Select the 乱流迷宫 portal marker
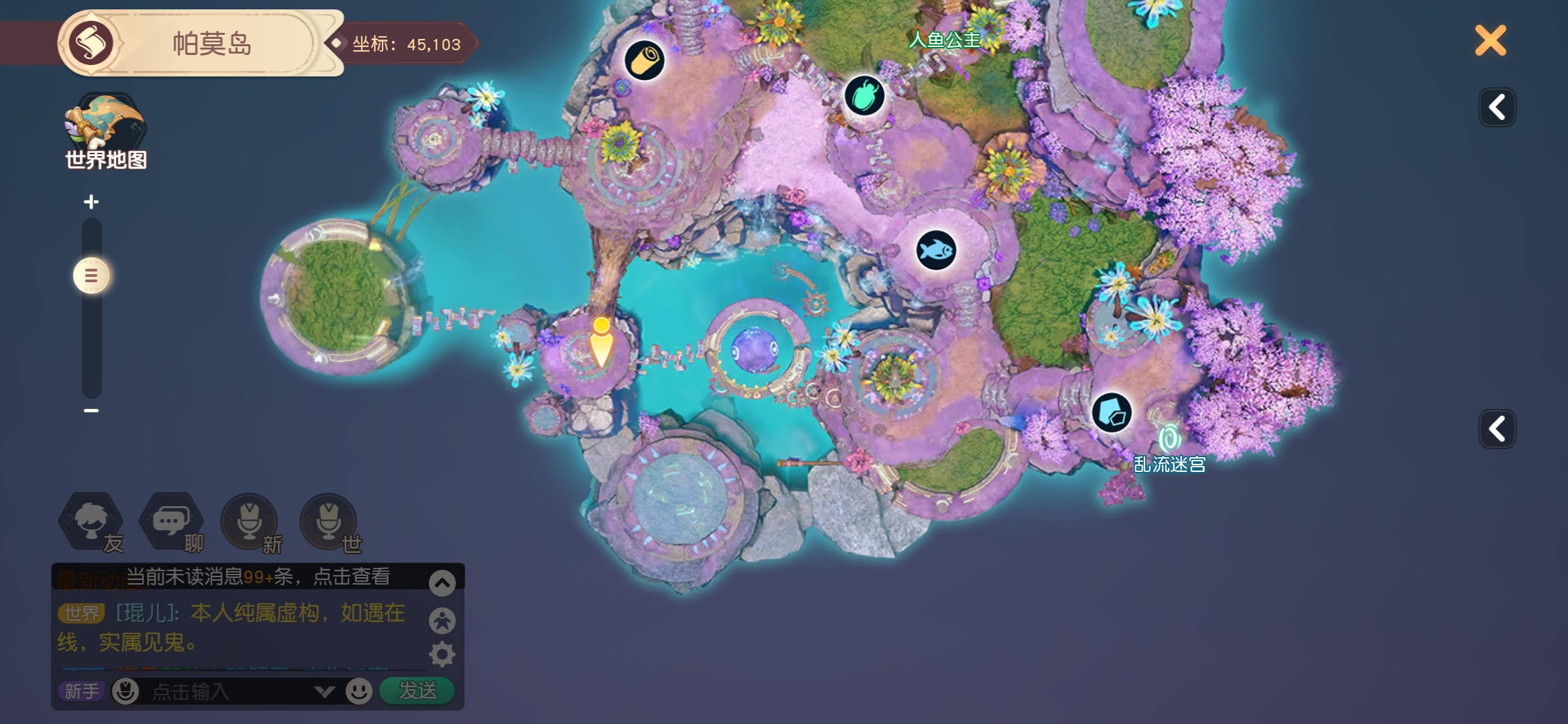The image size is (1568, 724). pos(1169,440)
